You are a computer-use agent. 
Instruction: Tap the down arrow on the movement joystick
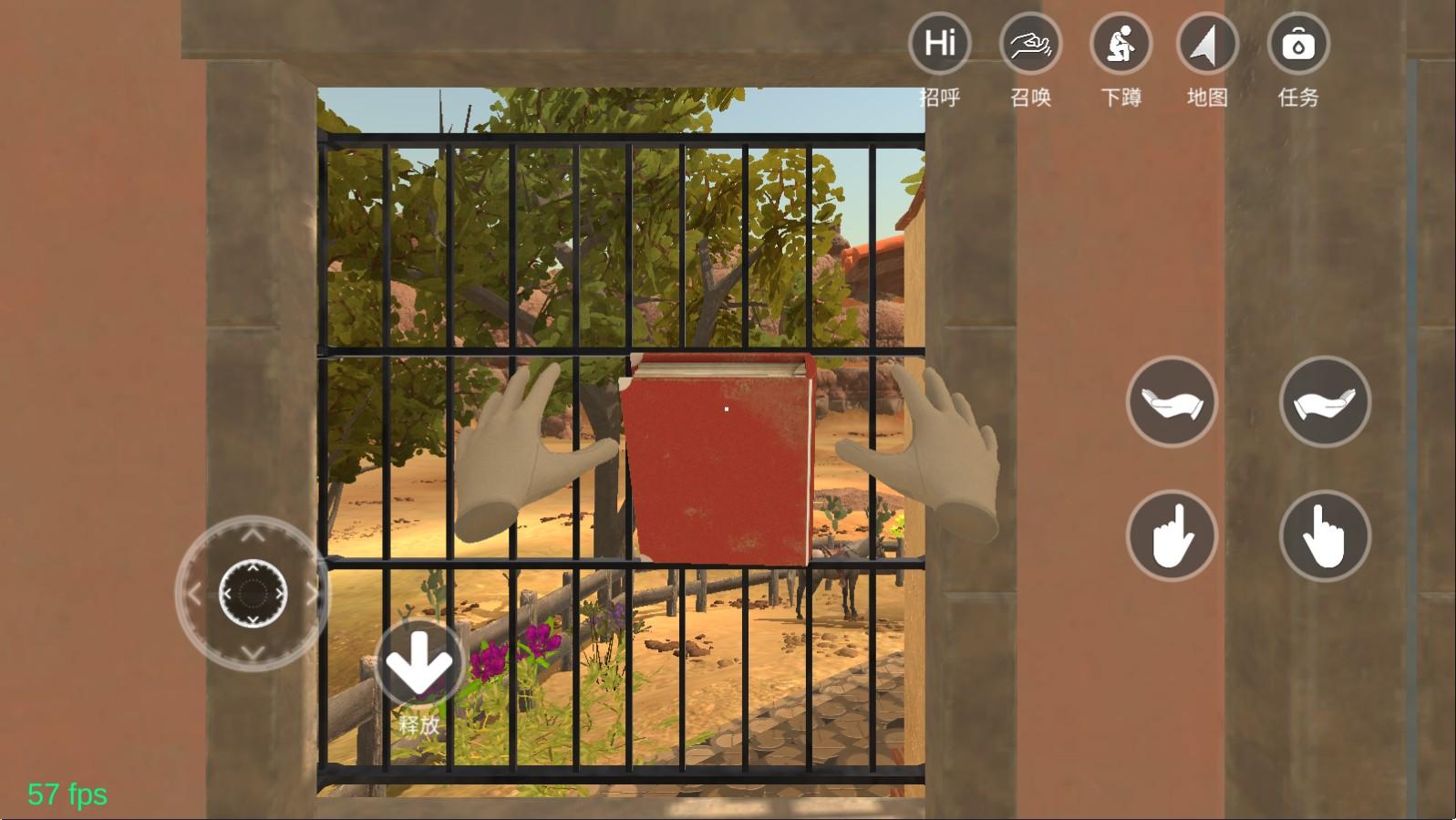pyautogui.click(x=251, y=649)
